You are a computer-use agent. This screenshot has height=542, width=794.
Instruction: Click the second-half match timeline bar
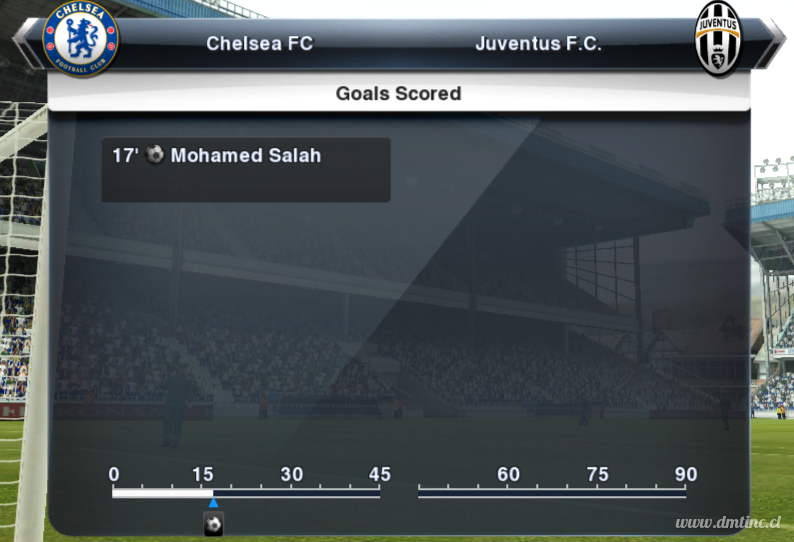552,492
